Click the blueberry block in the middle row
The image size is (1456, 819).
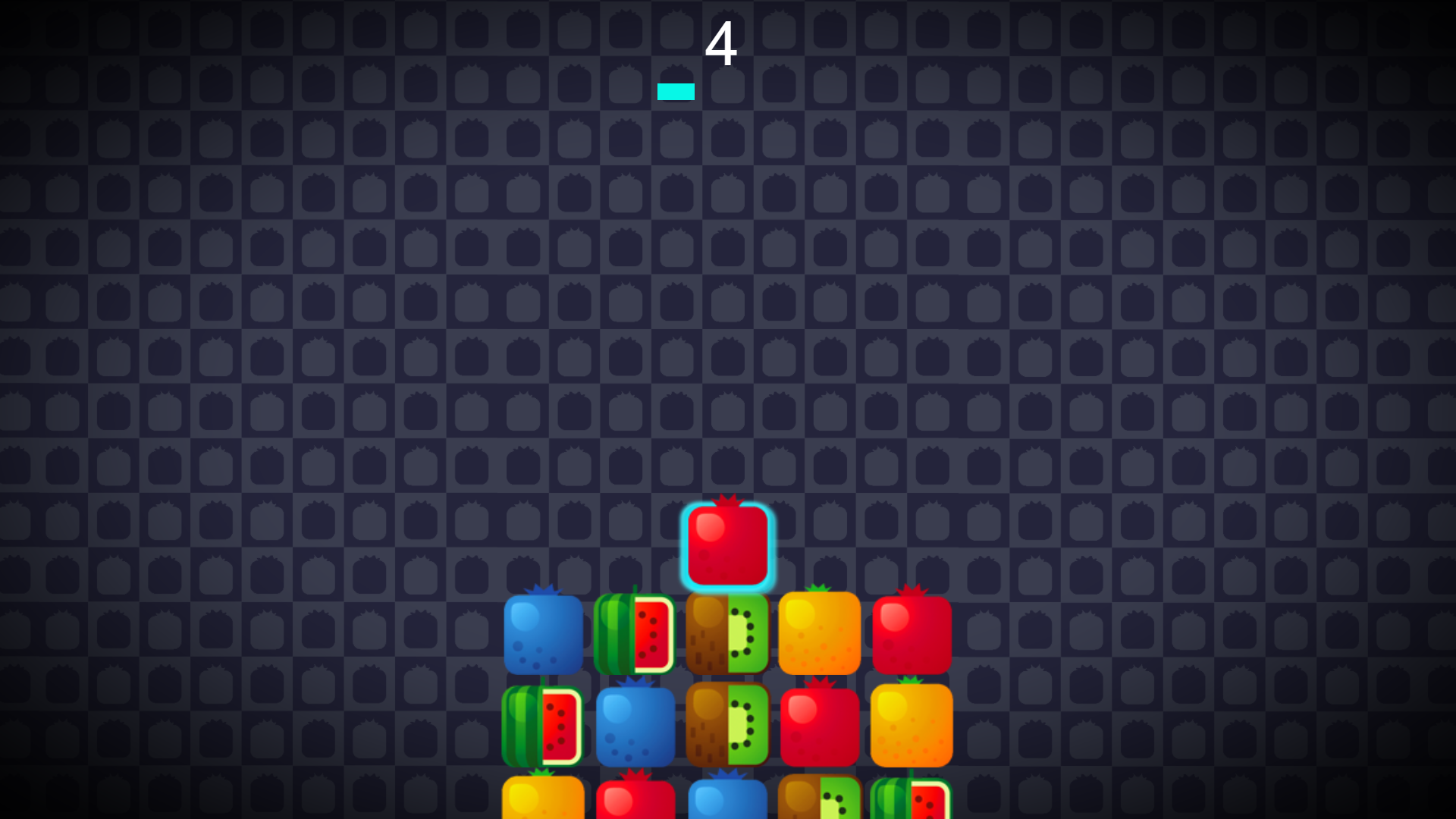635,726
